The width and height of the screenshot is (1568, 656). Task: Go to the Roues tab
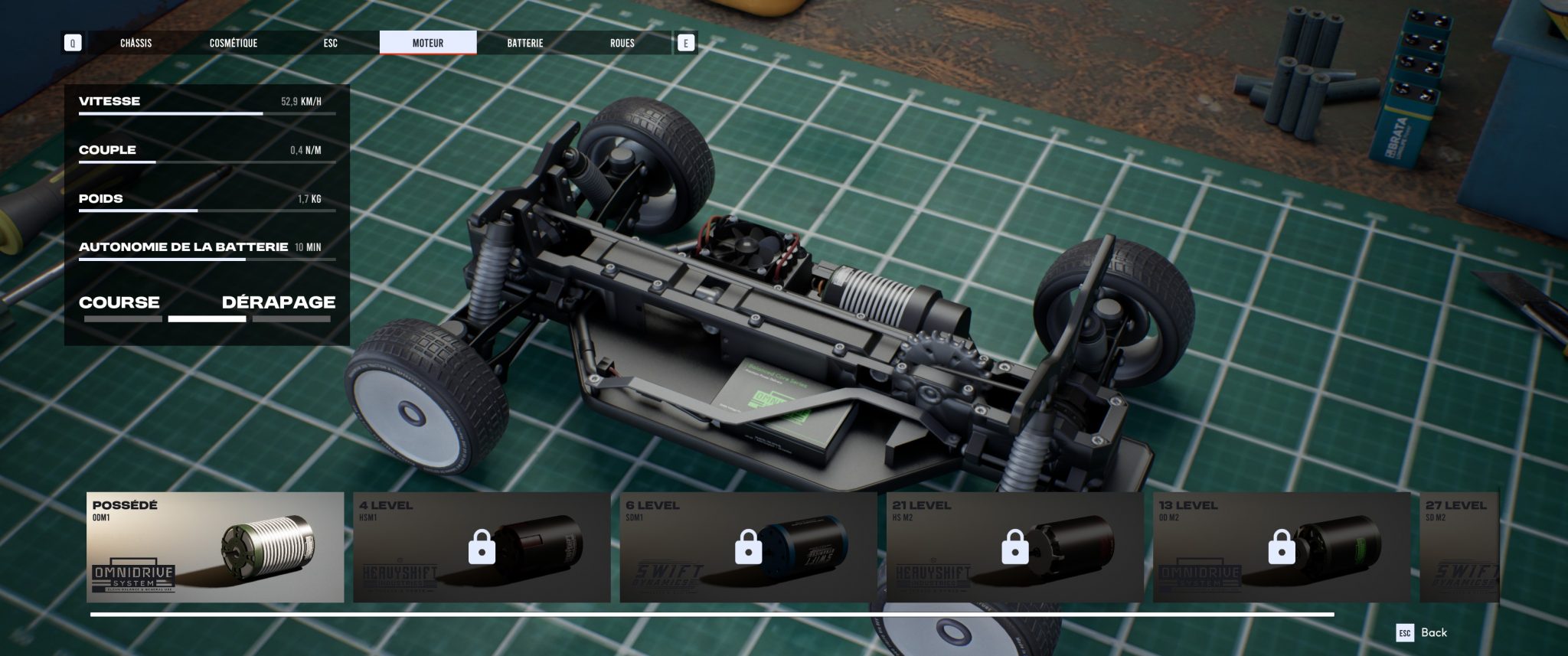coord(622,43)
